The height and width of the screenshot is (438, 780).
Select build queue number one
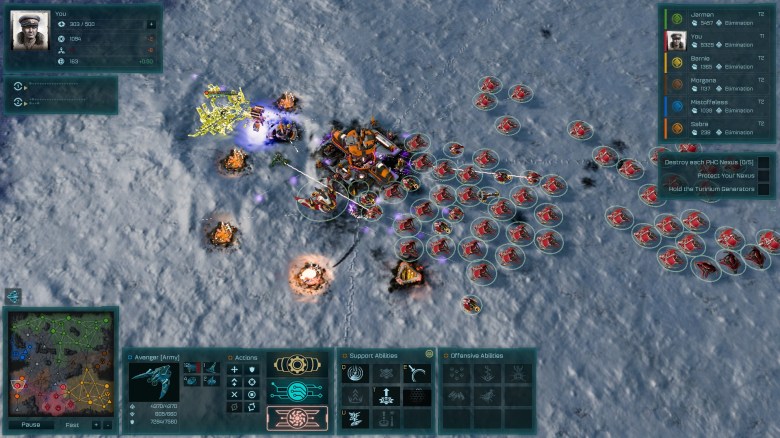point(19,87)
